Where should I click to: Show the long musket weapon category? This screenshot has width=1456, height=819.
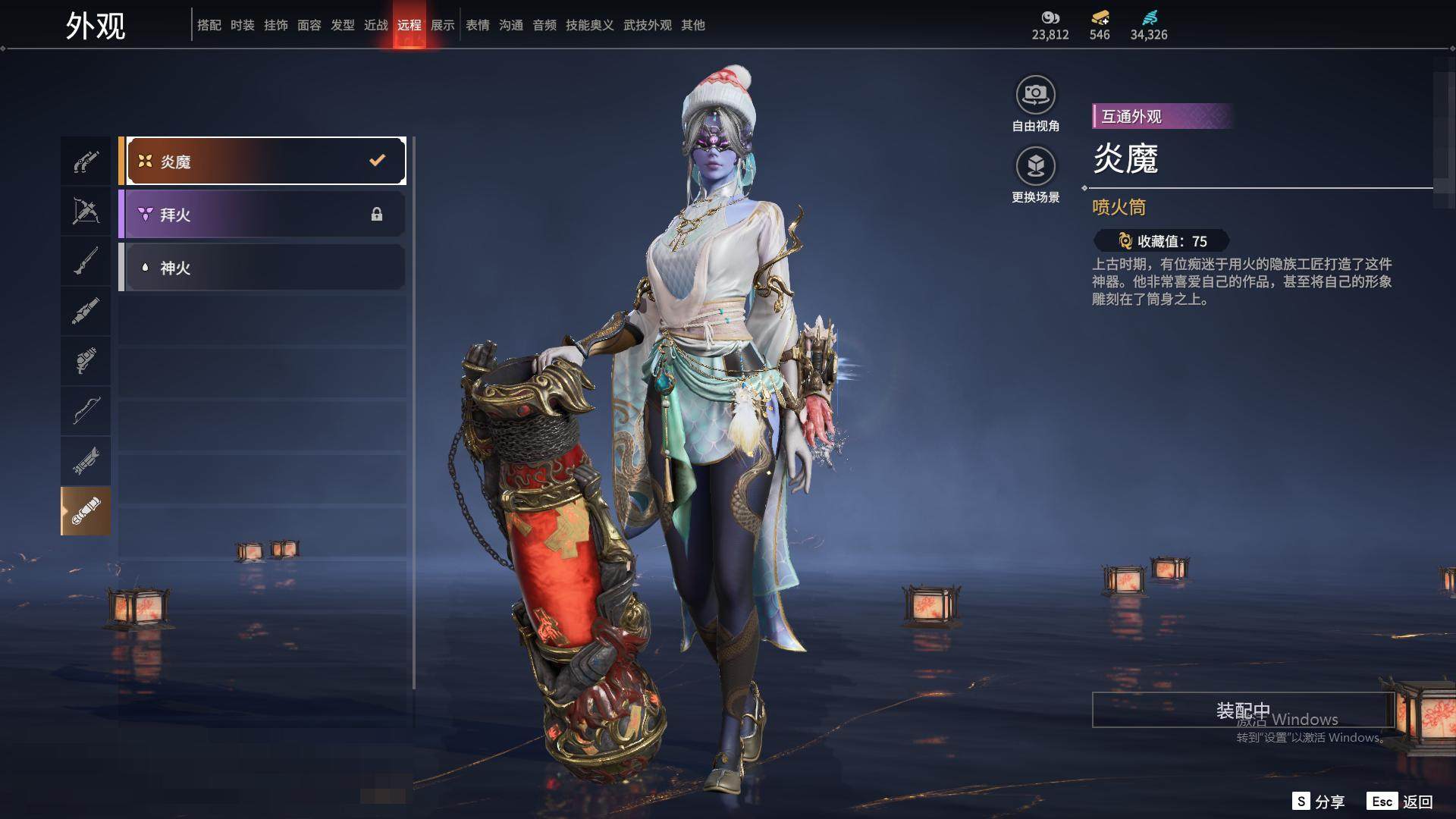point(86,262)
